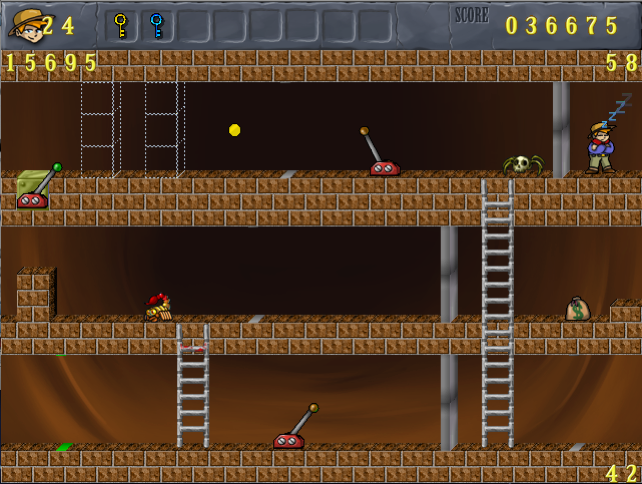642x484 pixels.
Task: Select the yellow key inventory slot
Action: click(121, 25)
